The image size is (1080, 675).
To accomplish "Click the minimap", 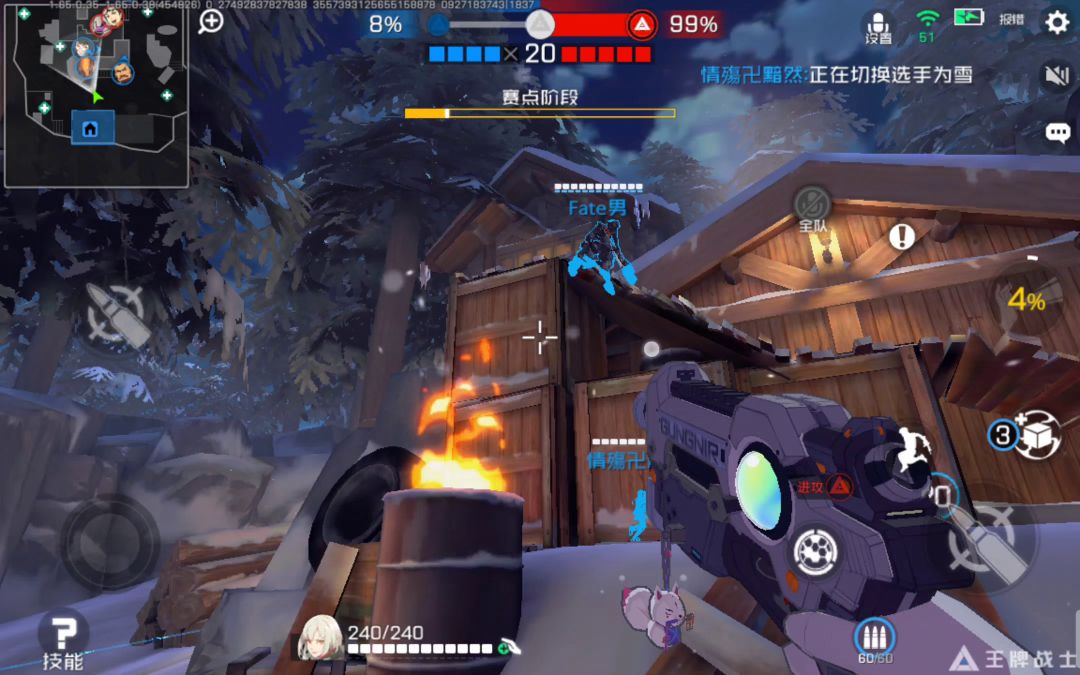I will pos(96,95).
